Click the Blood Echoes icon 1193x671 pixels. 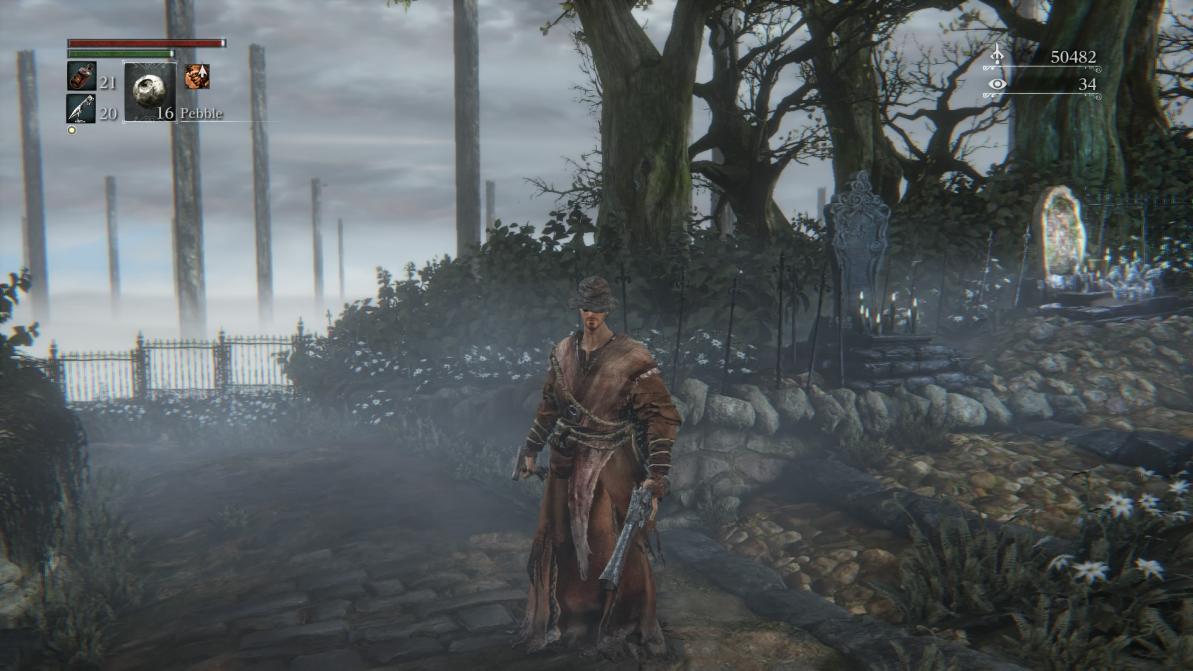click(996, 57)
